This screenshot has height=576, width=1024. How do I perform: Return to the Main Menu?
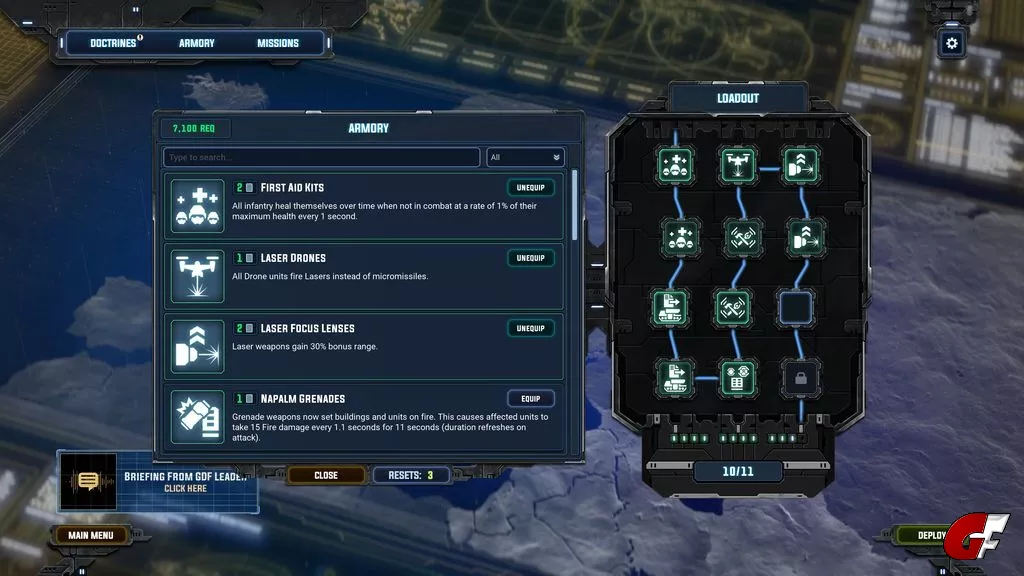(90, 535)
